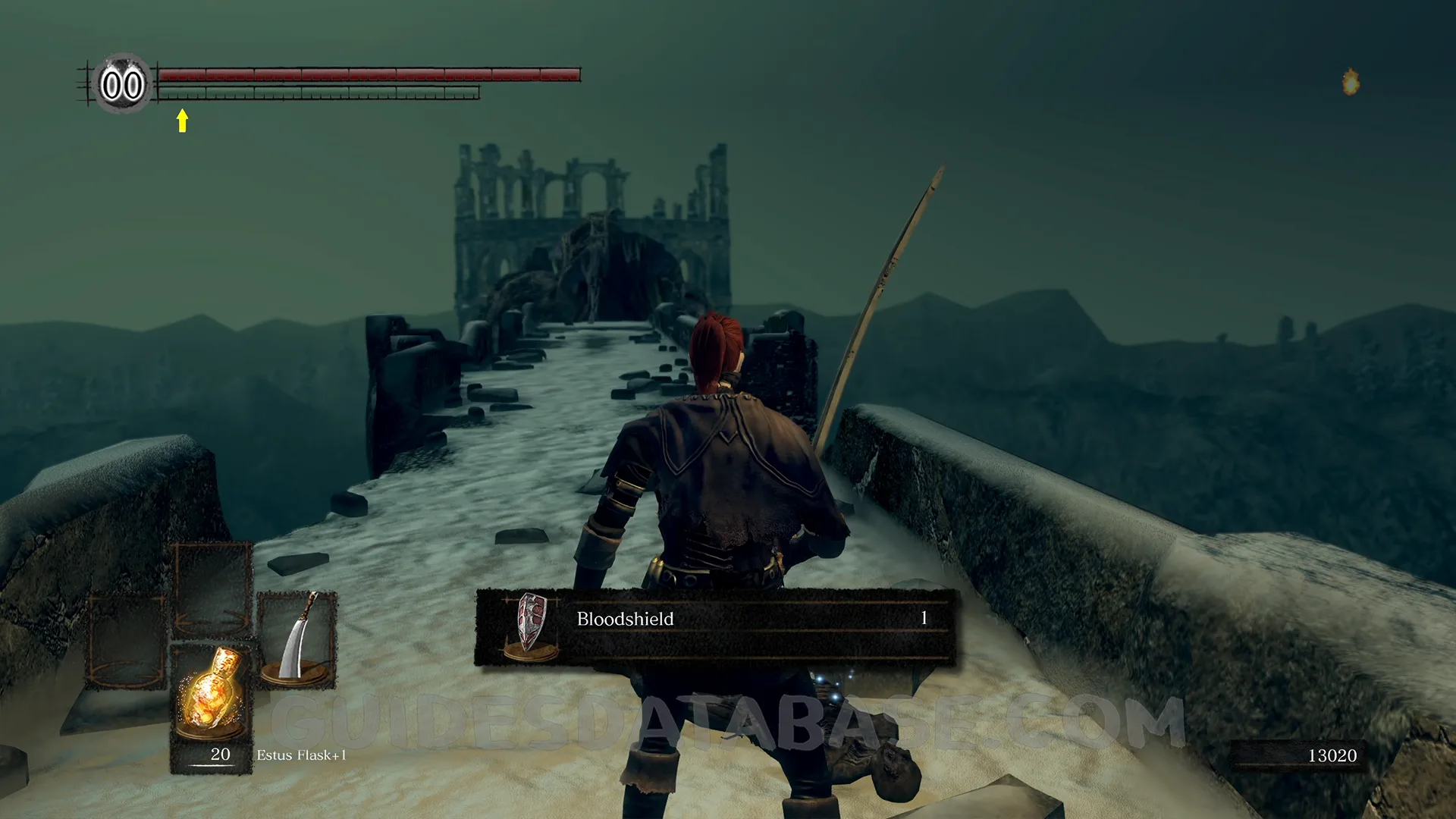
Task: Click the yellow arrow status buff icon
Action: (182, 121)
